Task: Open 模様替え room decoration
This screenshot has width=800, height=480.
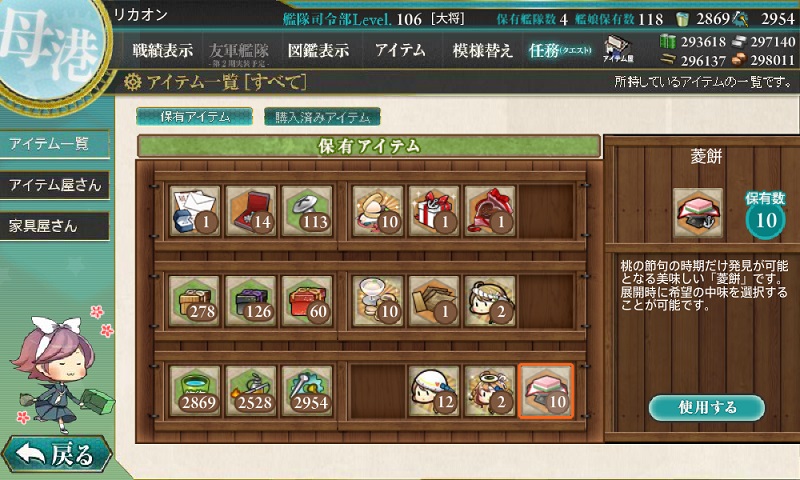Action: coord(482,50)
